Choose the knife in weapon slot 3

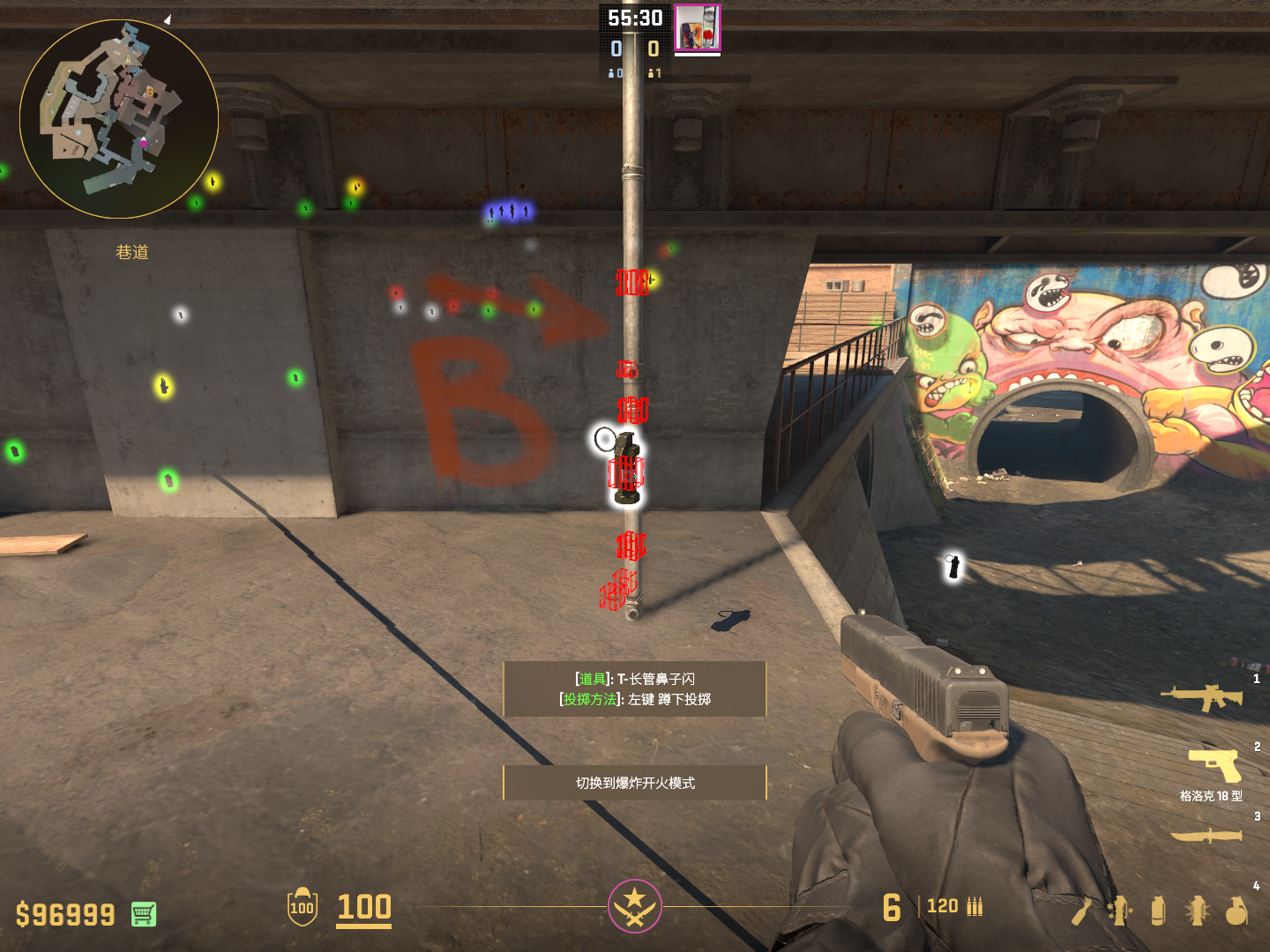coord(1206,835)
